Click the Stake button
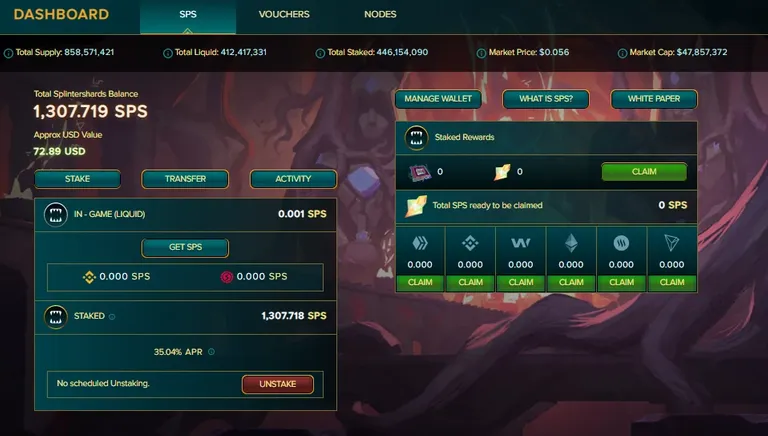 click(77, 179)
